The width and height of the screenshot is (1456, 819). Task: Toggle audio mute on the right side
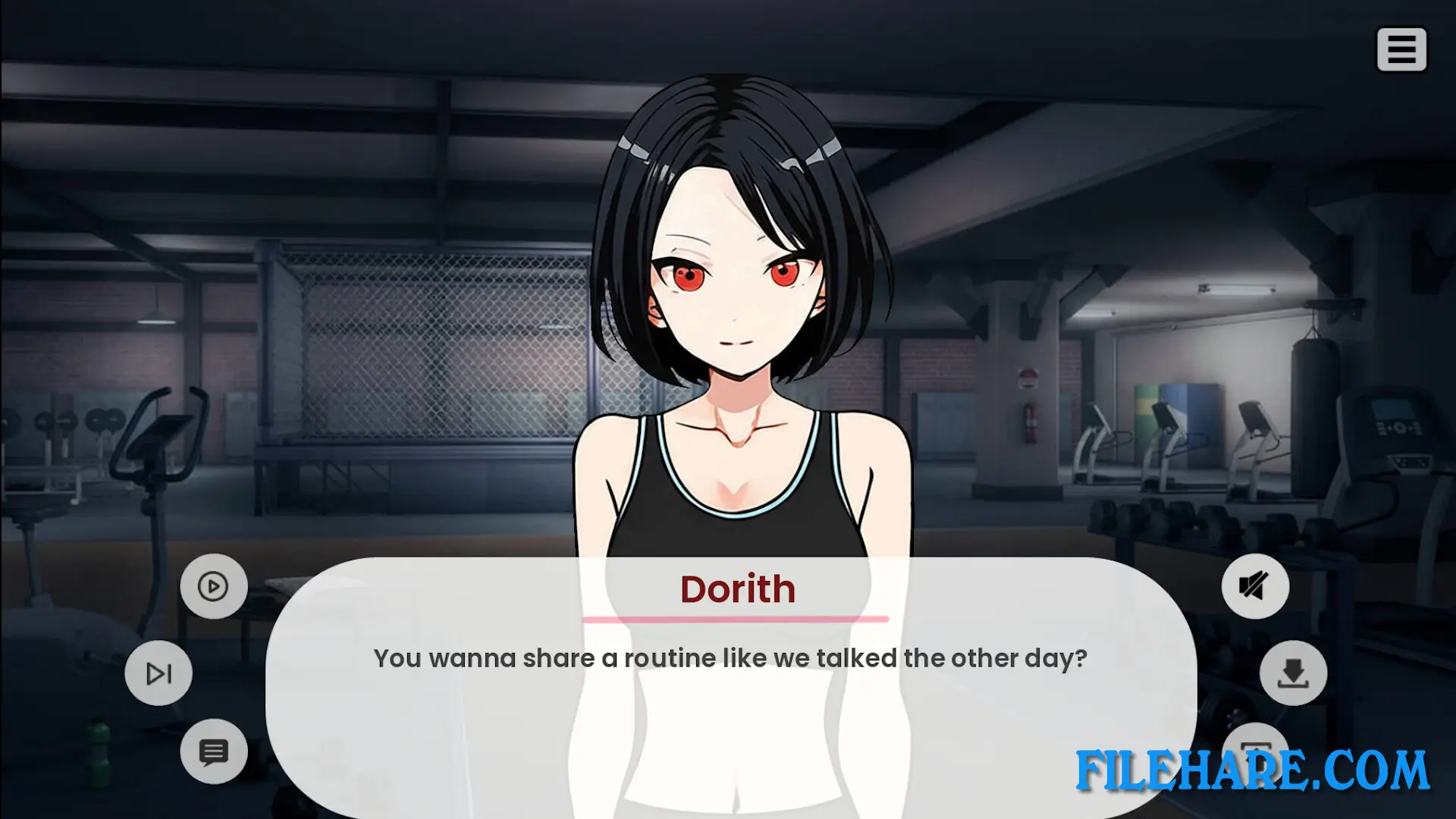[1255, 586]
